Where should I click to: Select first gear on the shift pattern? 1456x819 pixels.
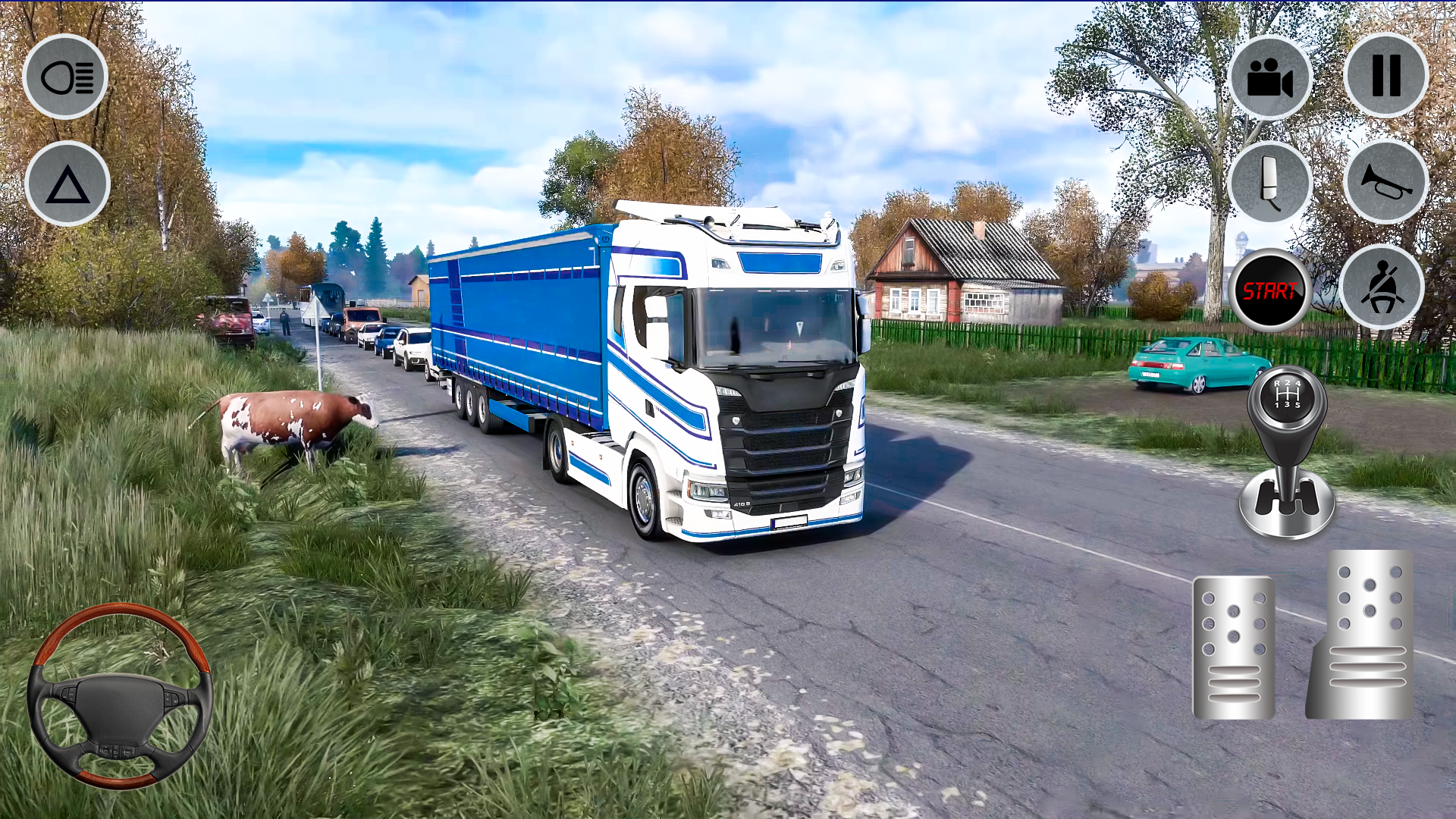1276,406
